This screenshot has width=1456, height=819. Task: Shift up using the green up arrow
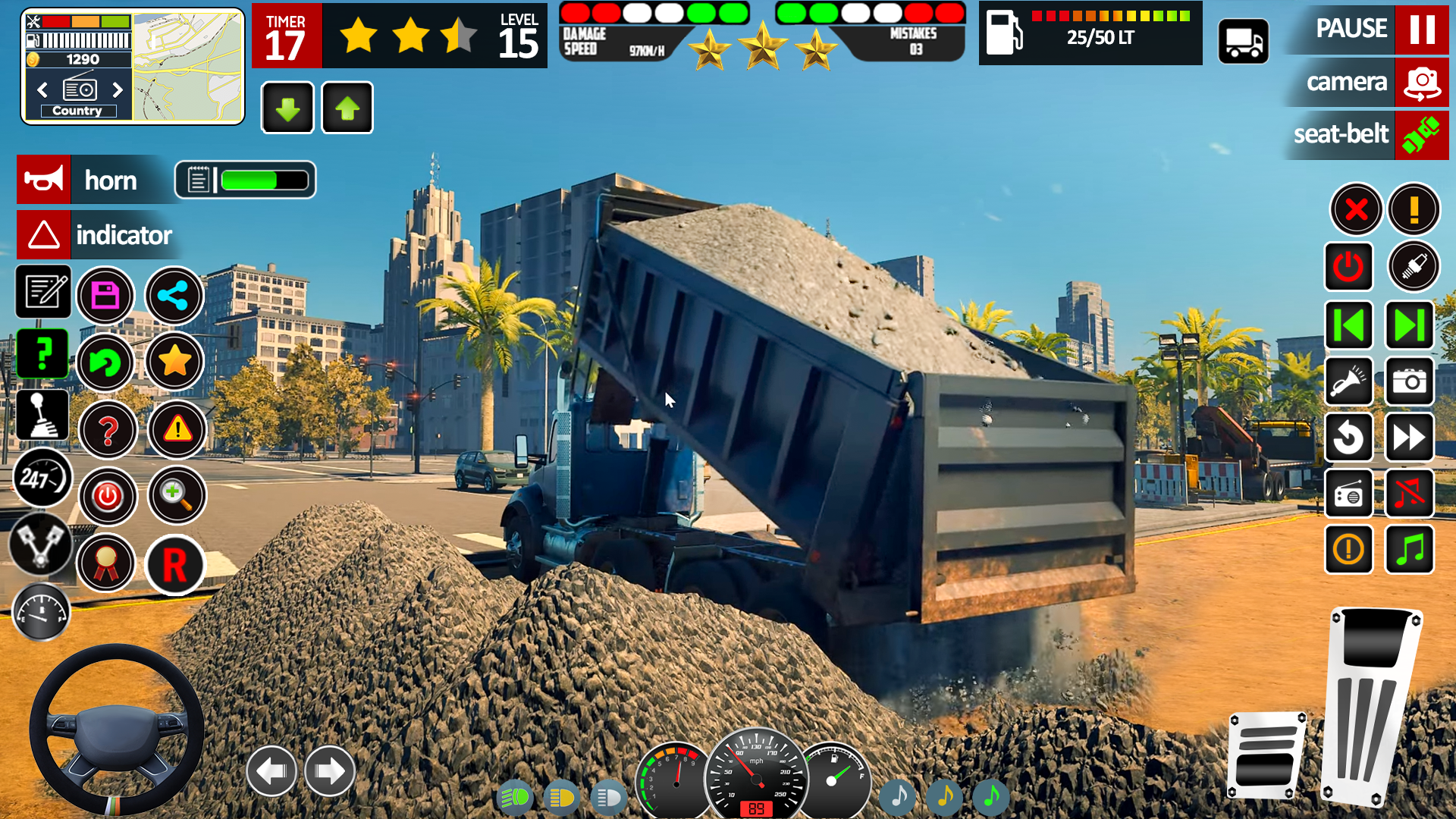coord(347,108)
